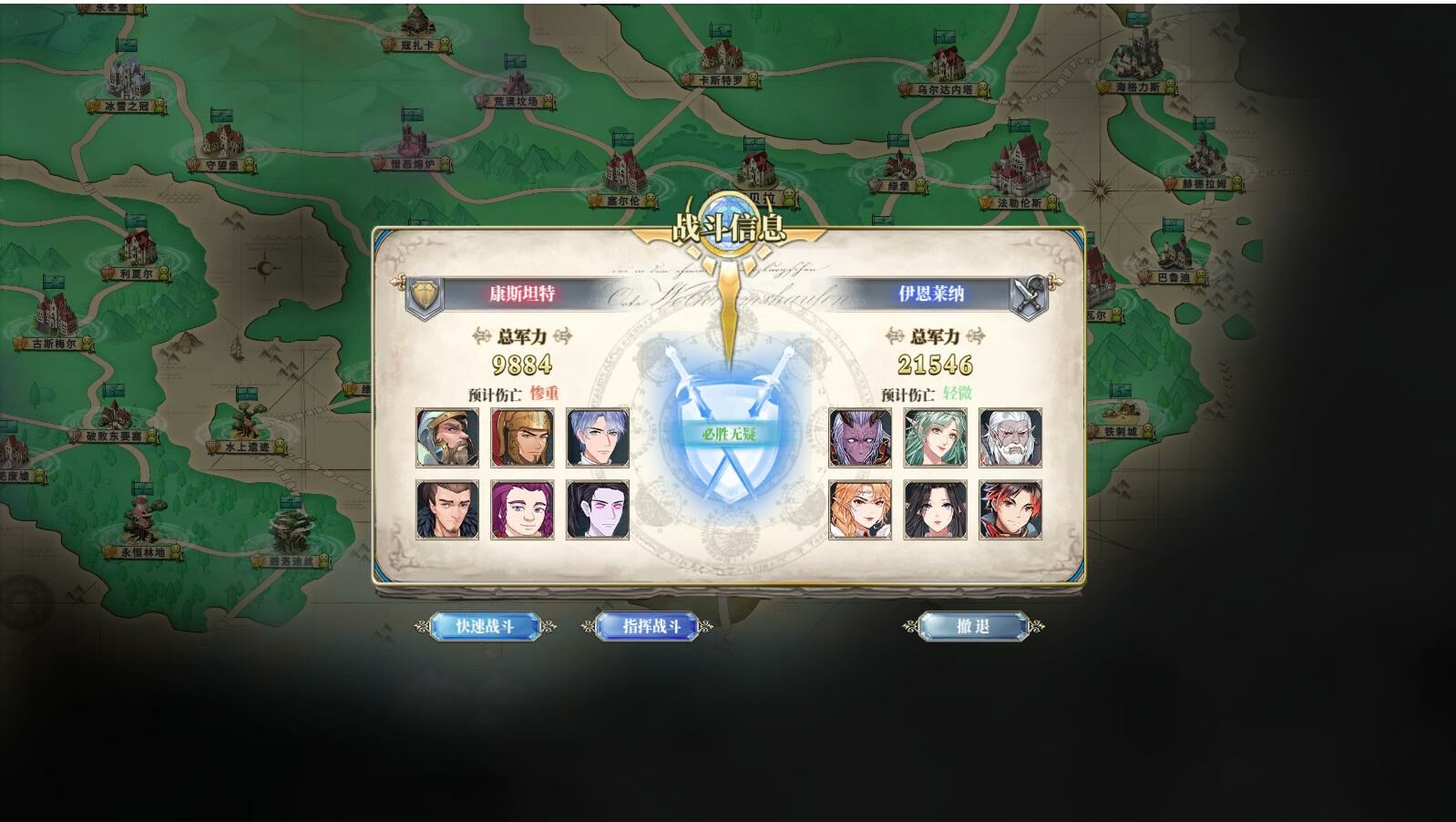
Task: Pick the silver-haired young man portrait
Action: tap(597, 438)
